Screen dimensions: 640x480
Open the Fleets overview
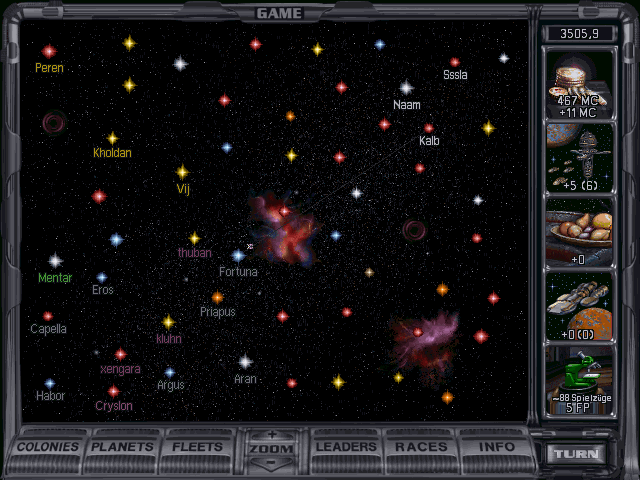pyautogui.click(x=198, y=447)
